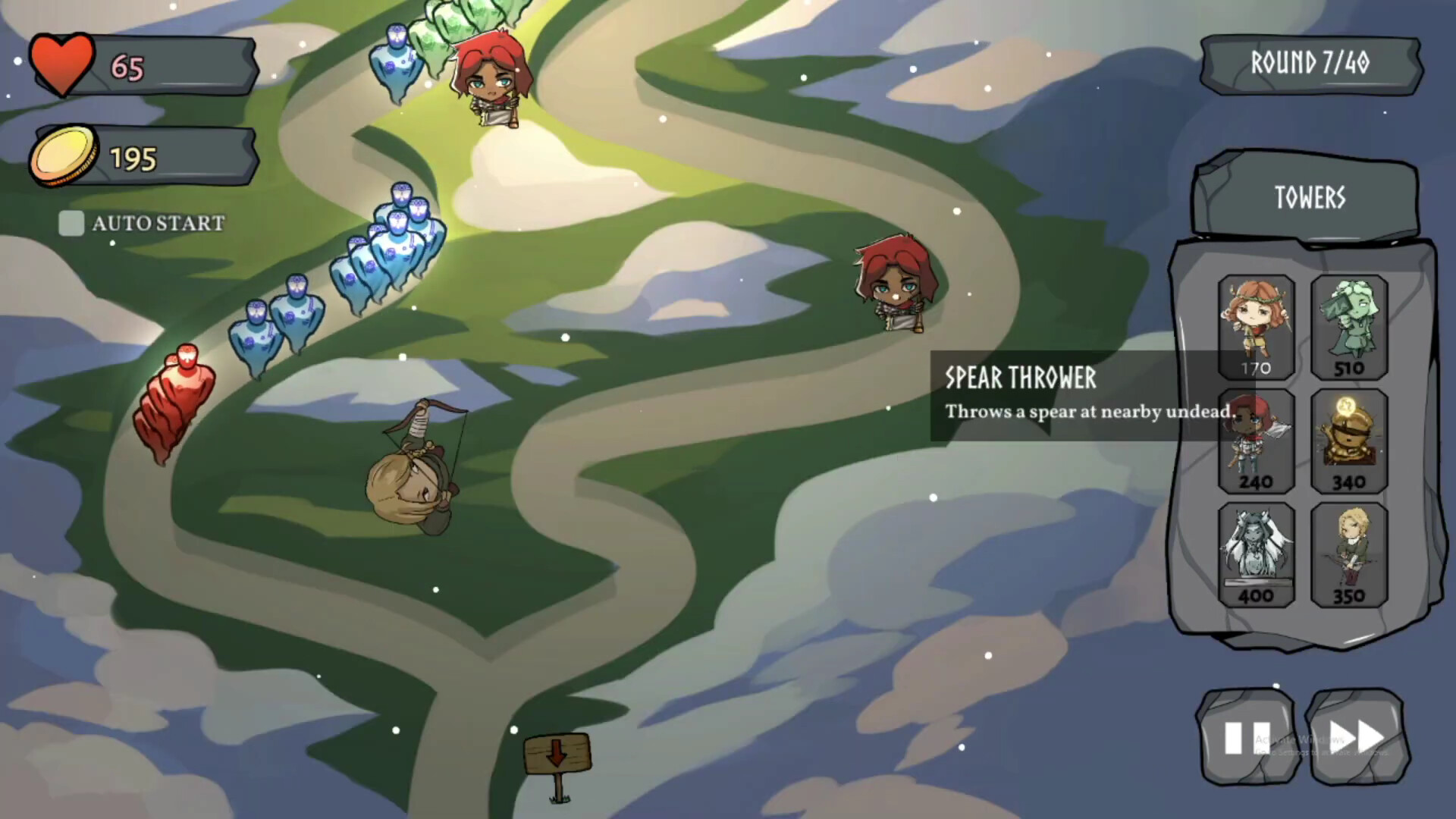Select the archer tower costing 350
The width and height of the screenshot is (1456, 819).
pyautogui.click(x=1350, y=554)
